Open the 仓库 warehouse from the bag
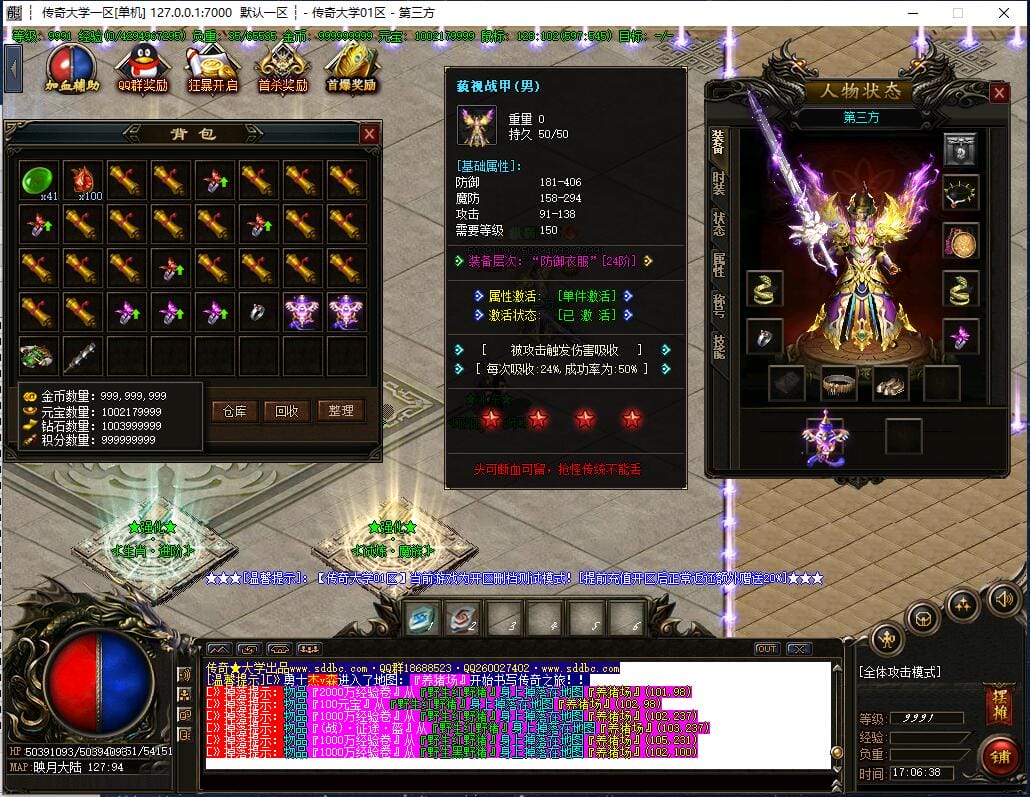 coord(234,411)
